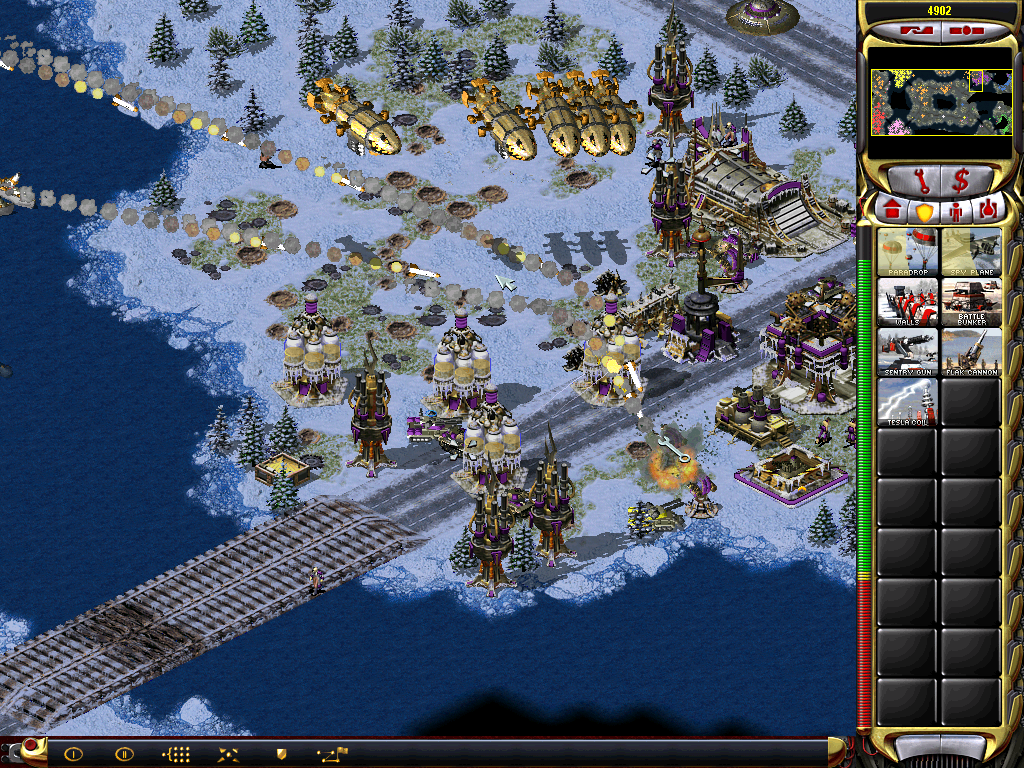Activate the dollar-sign Sell button
This screenshot has width=1024, height=768.
pyautogui.click(x=961, y=182)
